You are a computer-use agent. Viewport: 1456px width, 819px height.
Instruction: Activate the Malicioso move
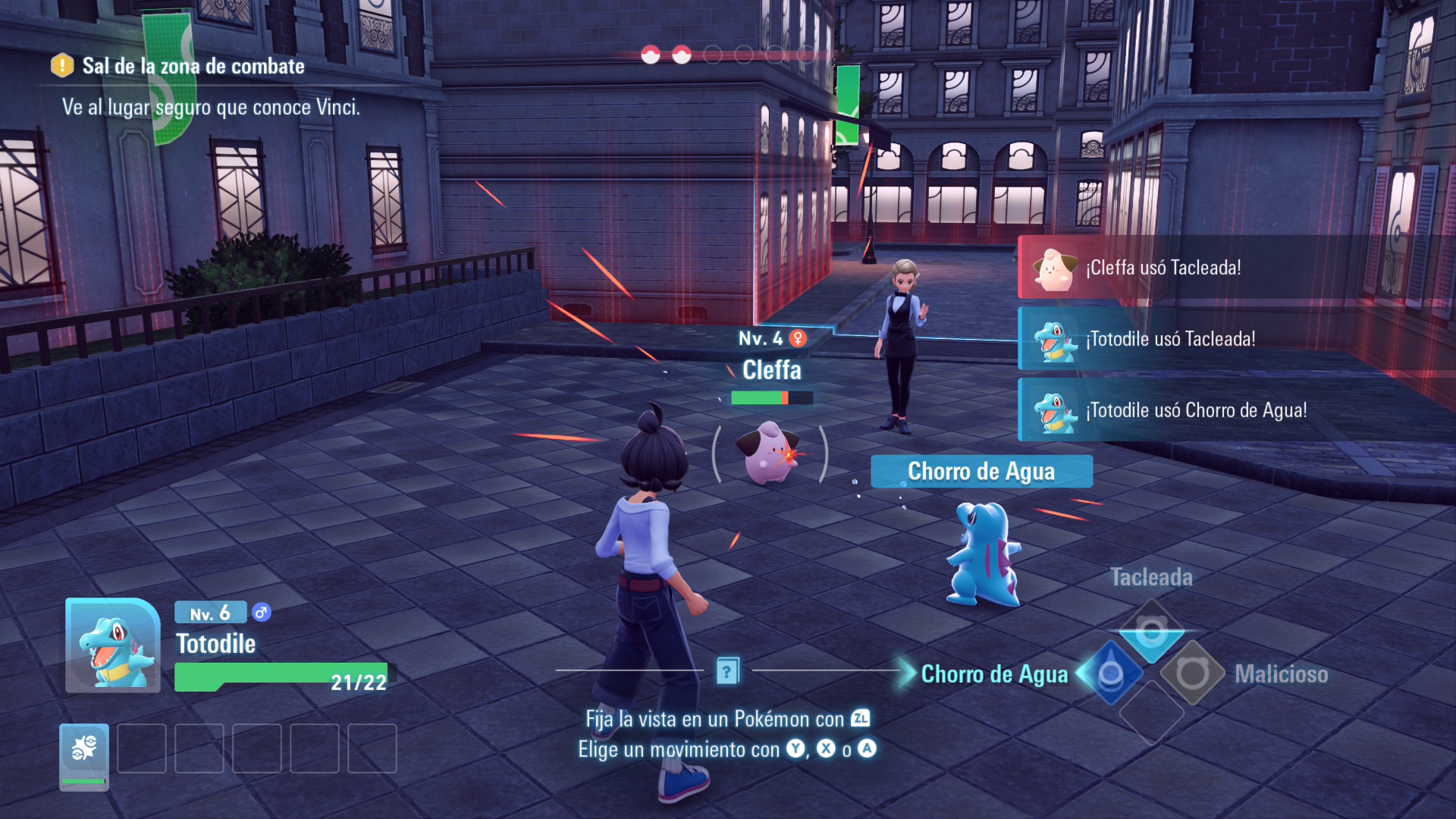[x=1192, y=673]
